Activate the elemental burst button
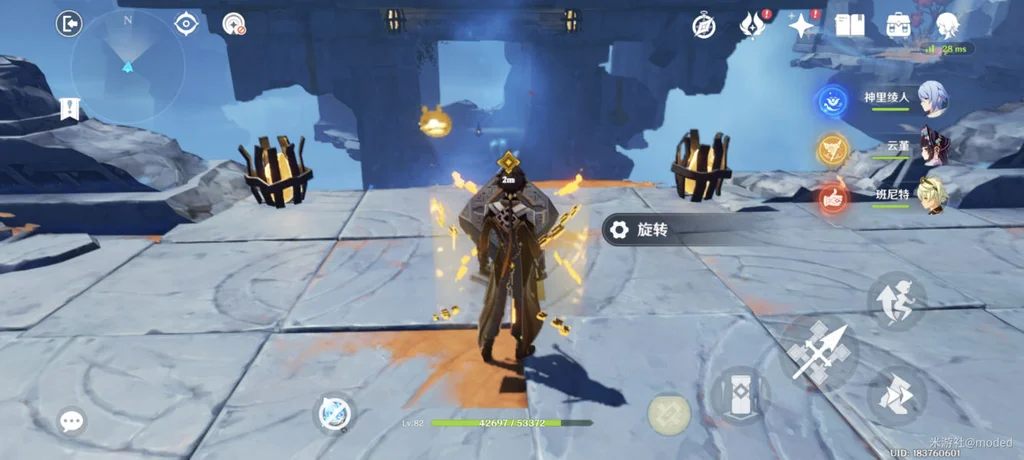Screen dimensions: 1024x460 (x=668, y=413)
